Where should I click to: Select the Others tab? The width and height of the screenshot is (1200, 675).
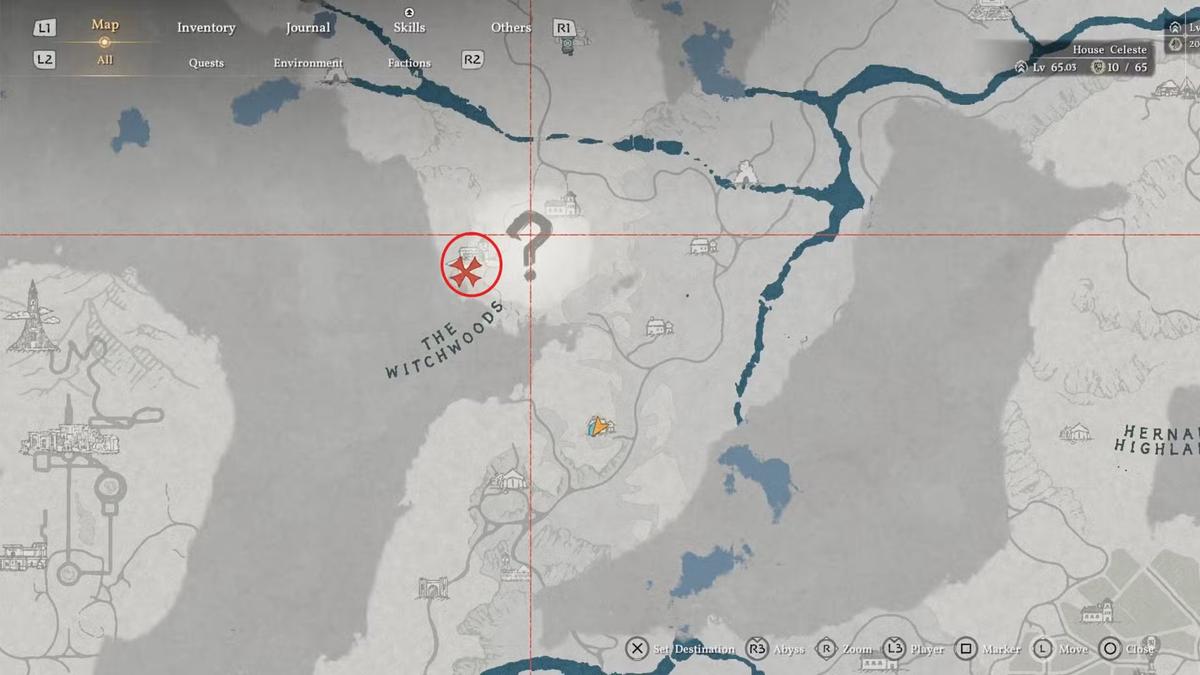tap(511, 27)
